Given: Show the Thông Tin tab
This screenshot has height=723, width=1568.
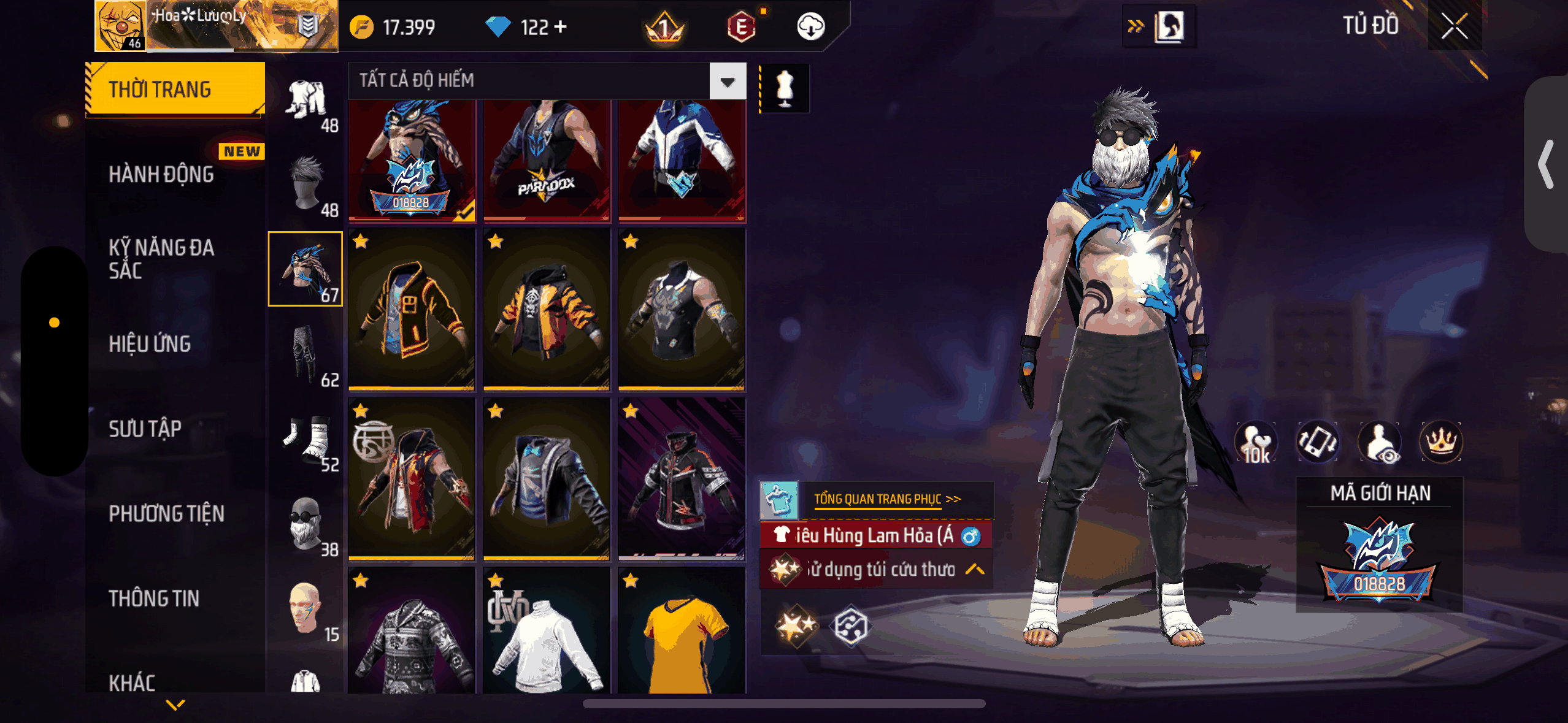Looking at the screenshot, I should pyautogui.click(x=154, y=598).
